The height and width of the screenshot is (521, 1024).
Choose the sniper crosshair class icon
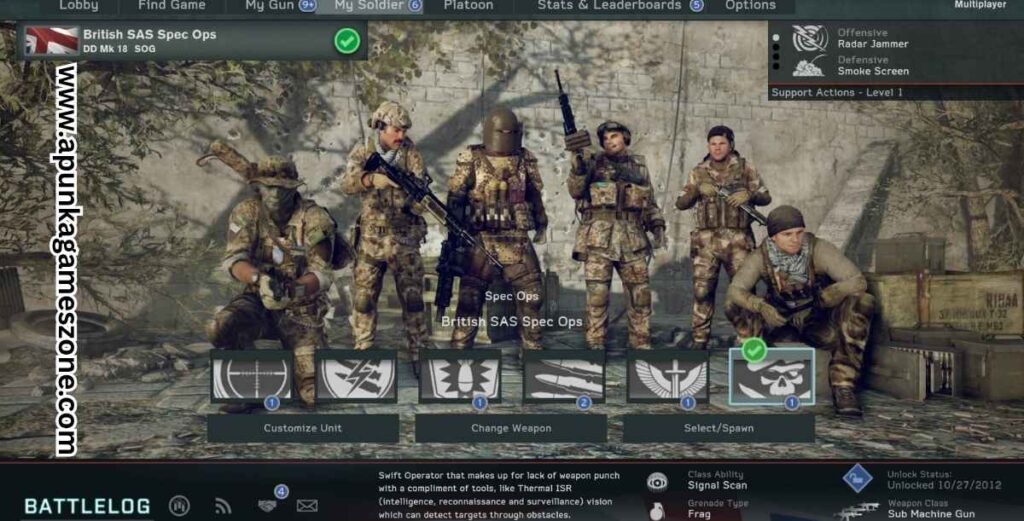[252, 376]
